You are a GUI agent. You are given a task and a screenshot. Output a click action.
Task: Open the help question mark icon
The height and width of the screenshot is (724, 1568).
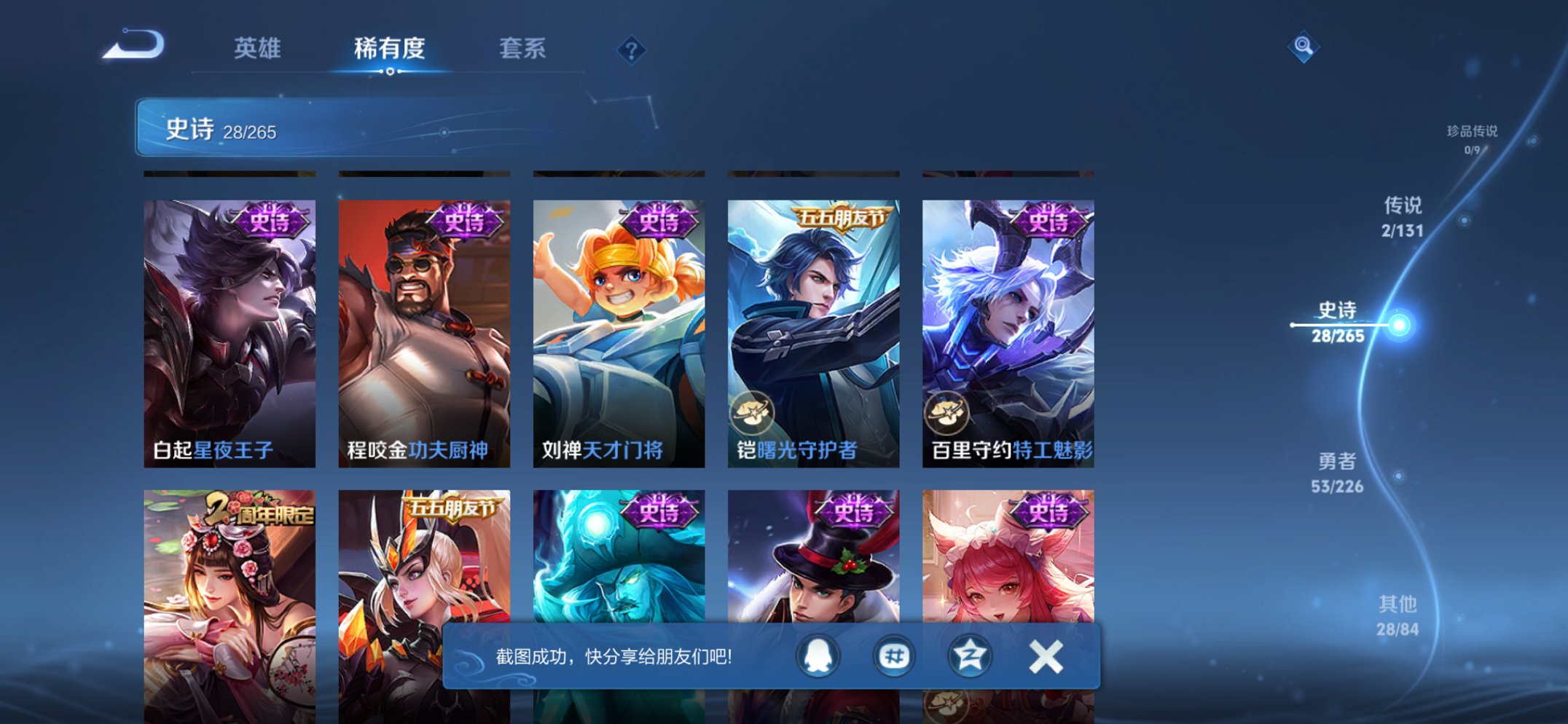pyautogui.click(x=631, y=50)
